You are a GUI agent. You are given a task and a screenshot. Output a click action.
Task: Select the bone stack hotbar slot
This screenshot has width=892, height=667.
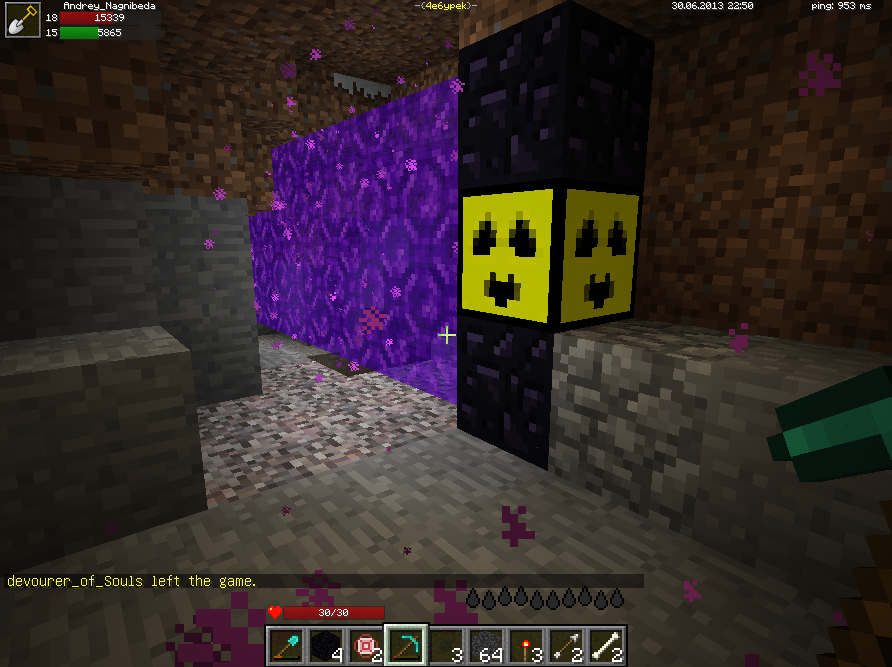(x=607, y=646)
